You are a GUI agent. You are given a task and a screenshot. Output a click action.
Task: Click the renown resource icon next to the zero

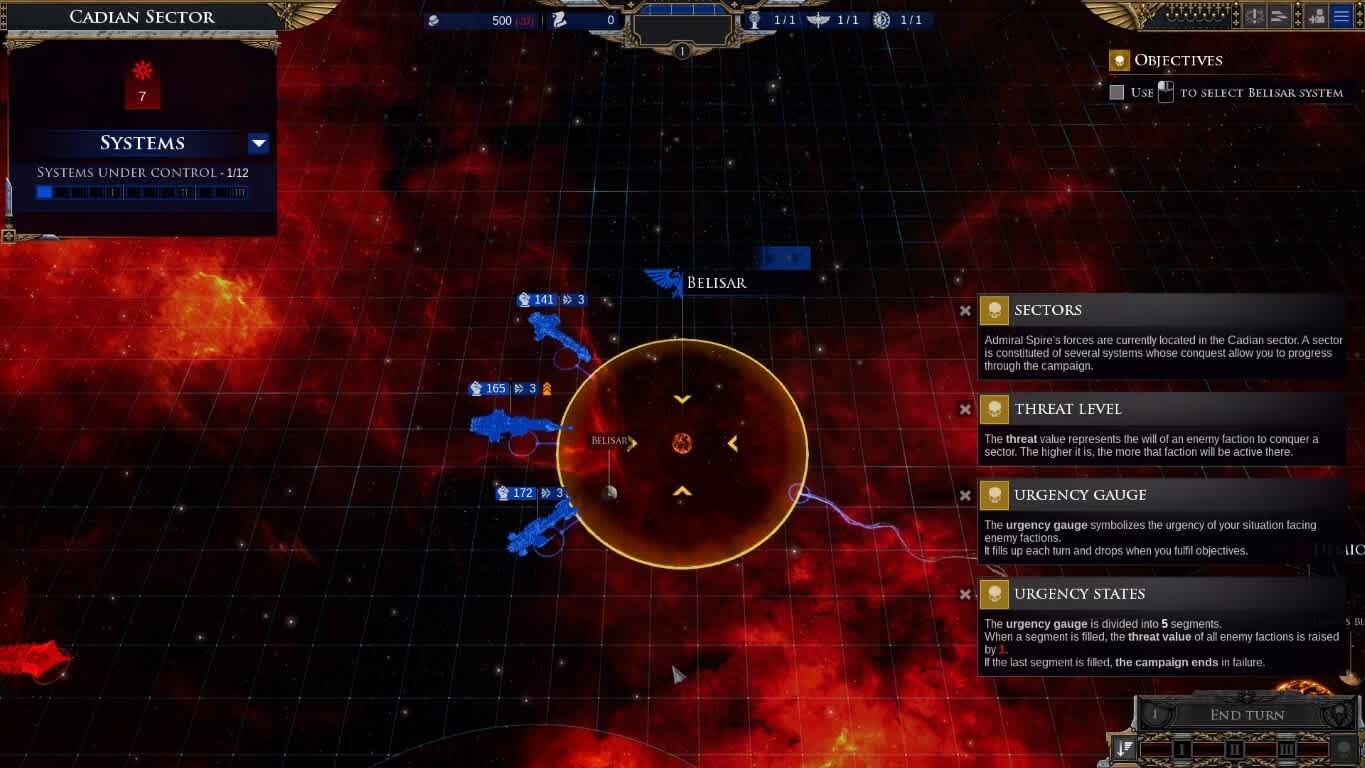558,20
